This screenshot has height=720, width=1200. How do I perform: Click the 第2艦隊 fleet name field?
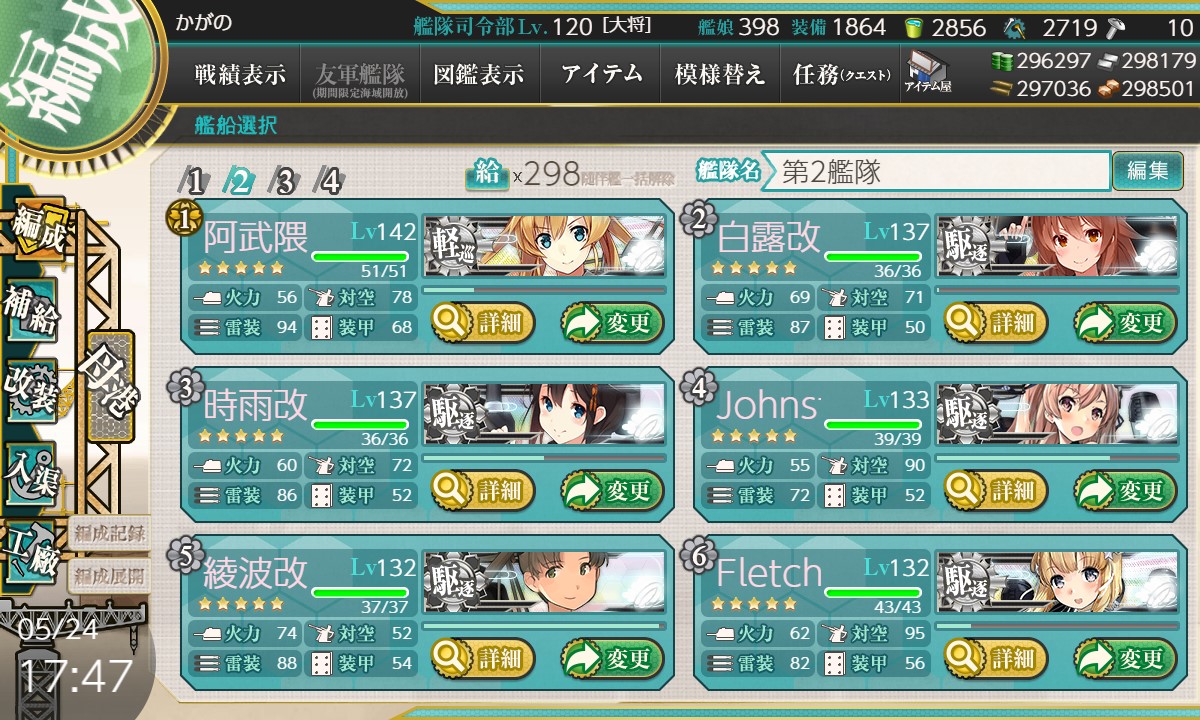(935, 171)
